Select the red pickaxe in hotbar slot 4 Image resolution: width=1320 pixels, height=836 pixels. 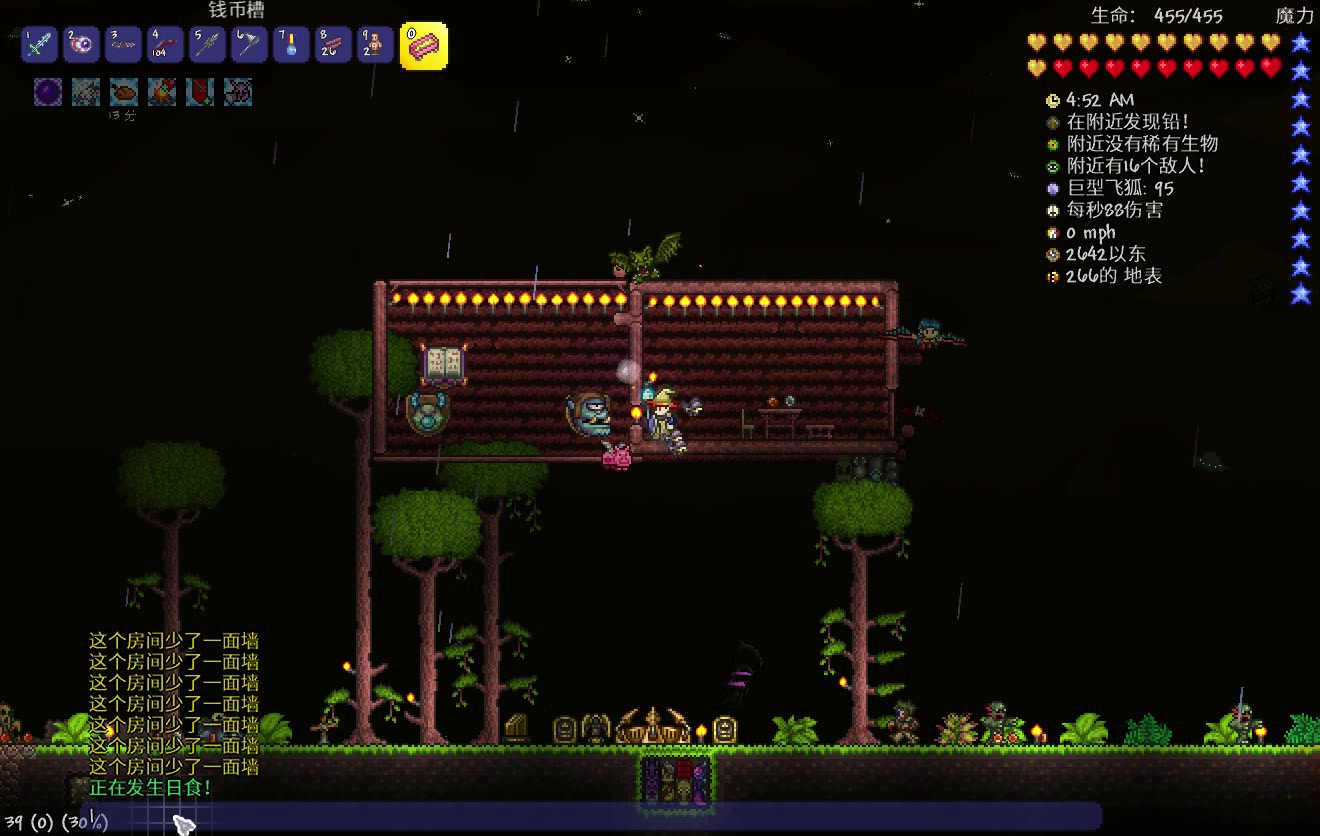coord(164,46)
